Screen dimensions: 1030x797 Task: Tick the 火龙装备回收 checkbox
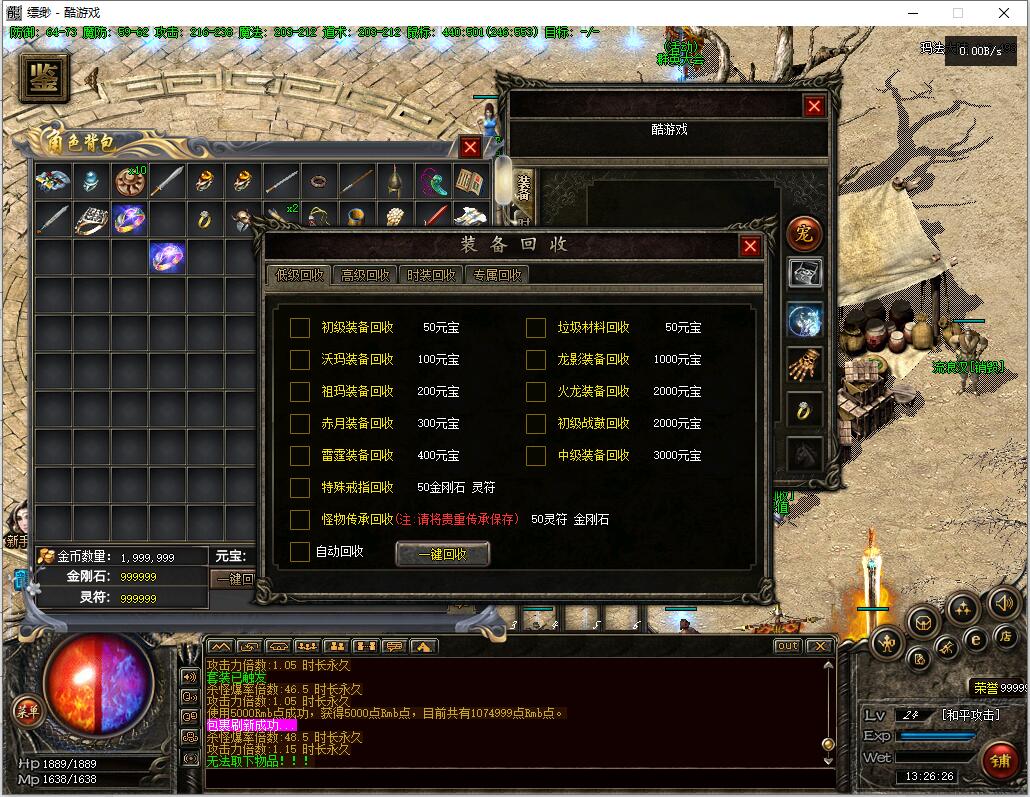tap(536, 392)
